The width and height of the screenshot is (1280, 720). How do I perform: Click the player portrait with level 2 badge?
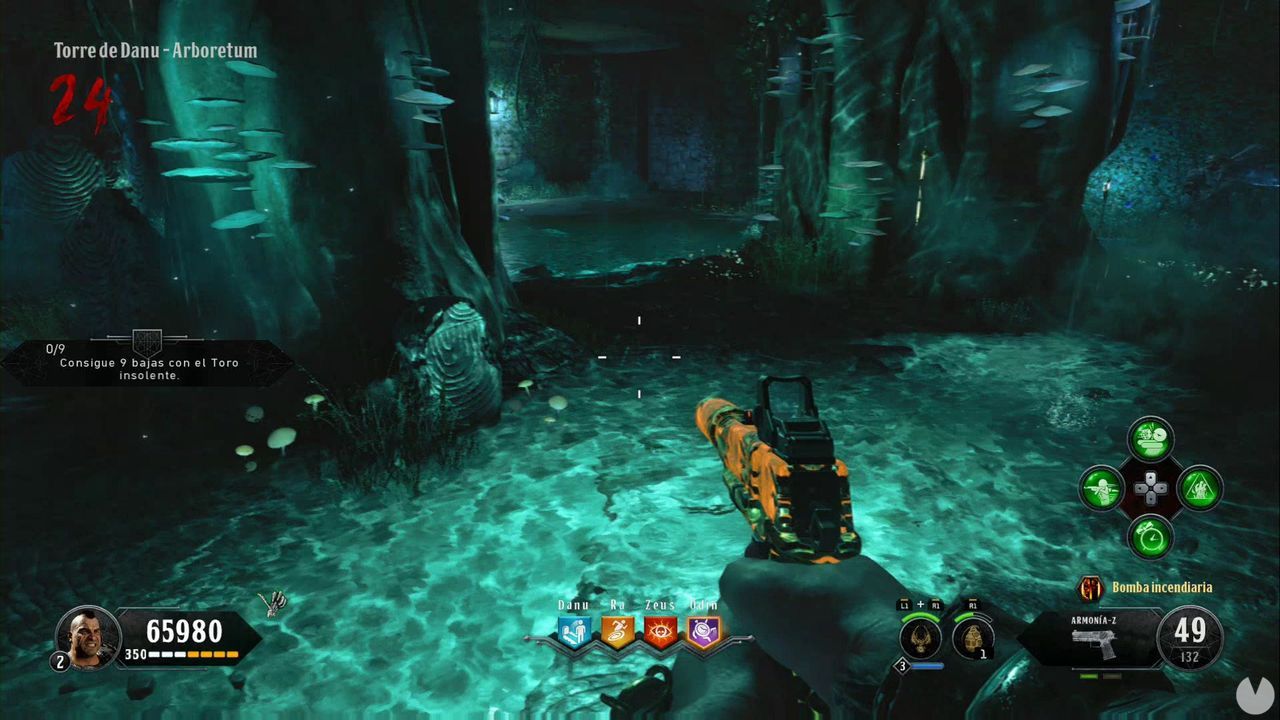(90, 636)
